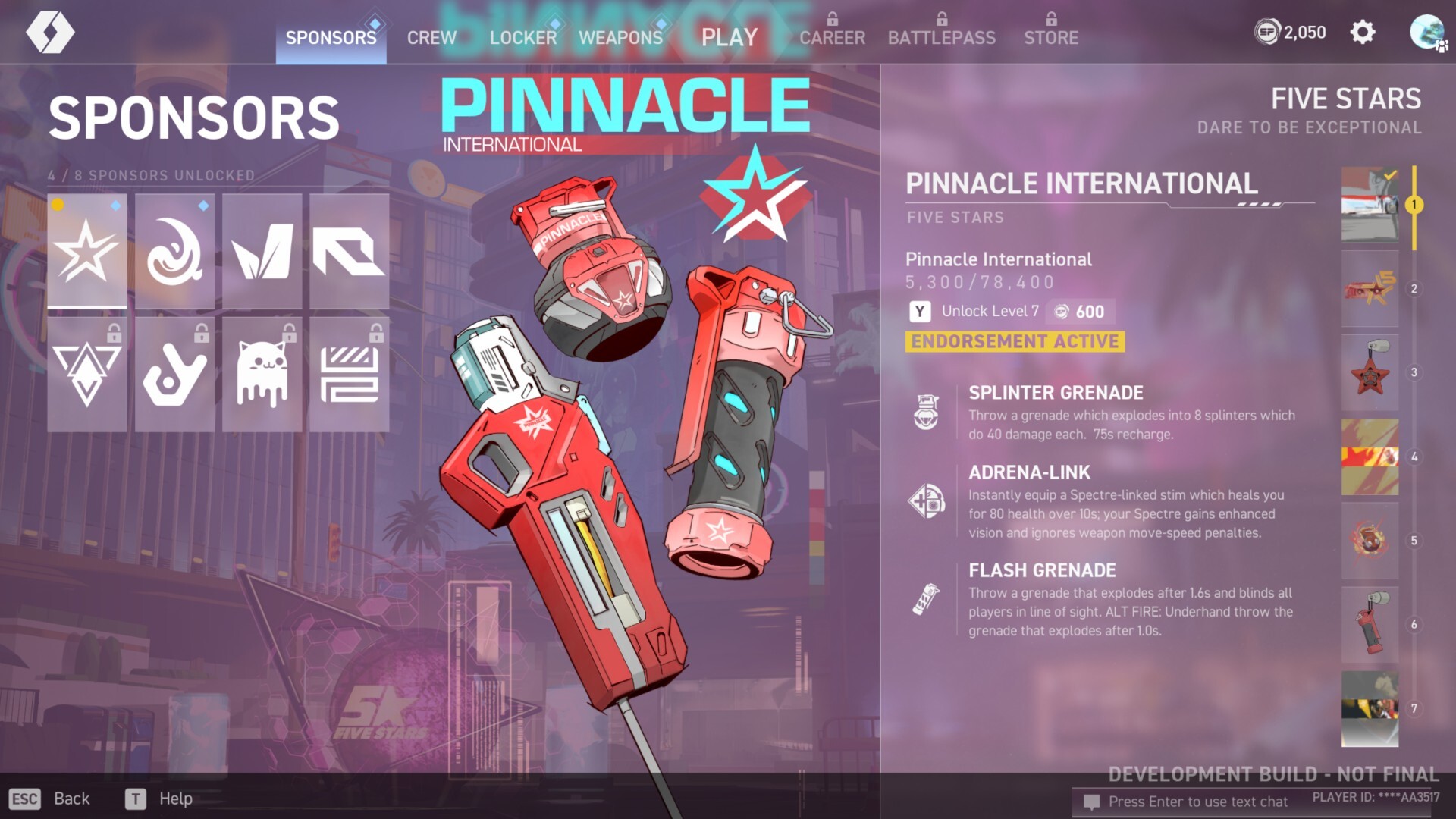Screen dimensions: 1456x819
Task: Open the Locker tab
Action: [522, 37]
